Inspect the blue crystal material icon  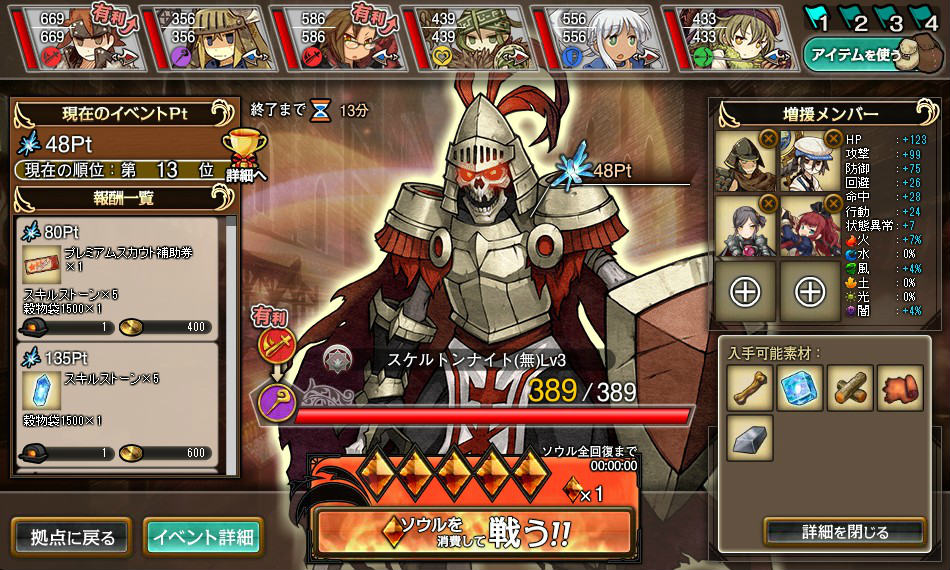click(800, 388)
